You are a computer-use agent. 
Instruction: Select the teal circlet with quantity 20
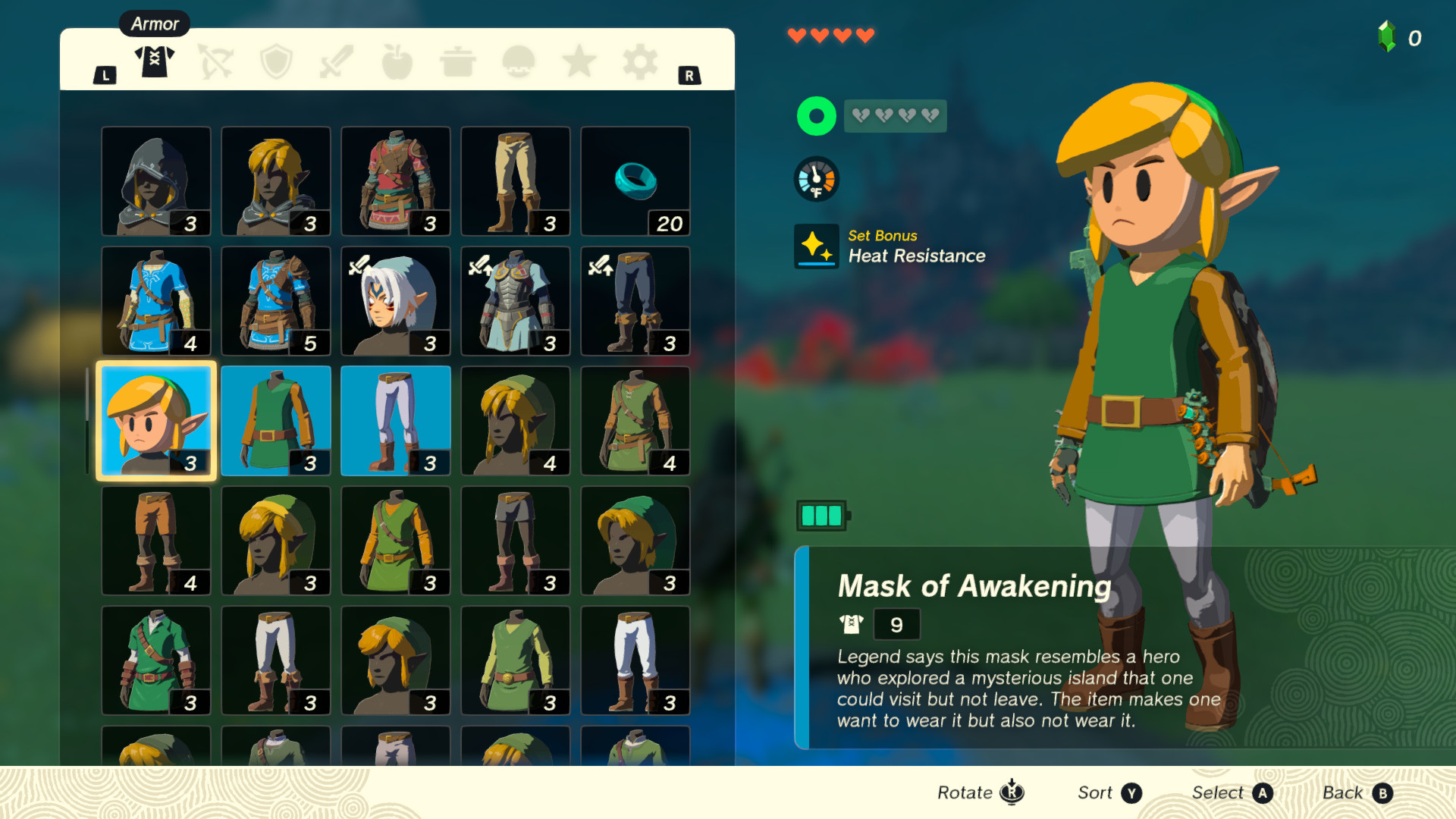pyautogui.click(x=635, y=180)
